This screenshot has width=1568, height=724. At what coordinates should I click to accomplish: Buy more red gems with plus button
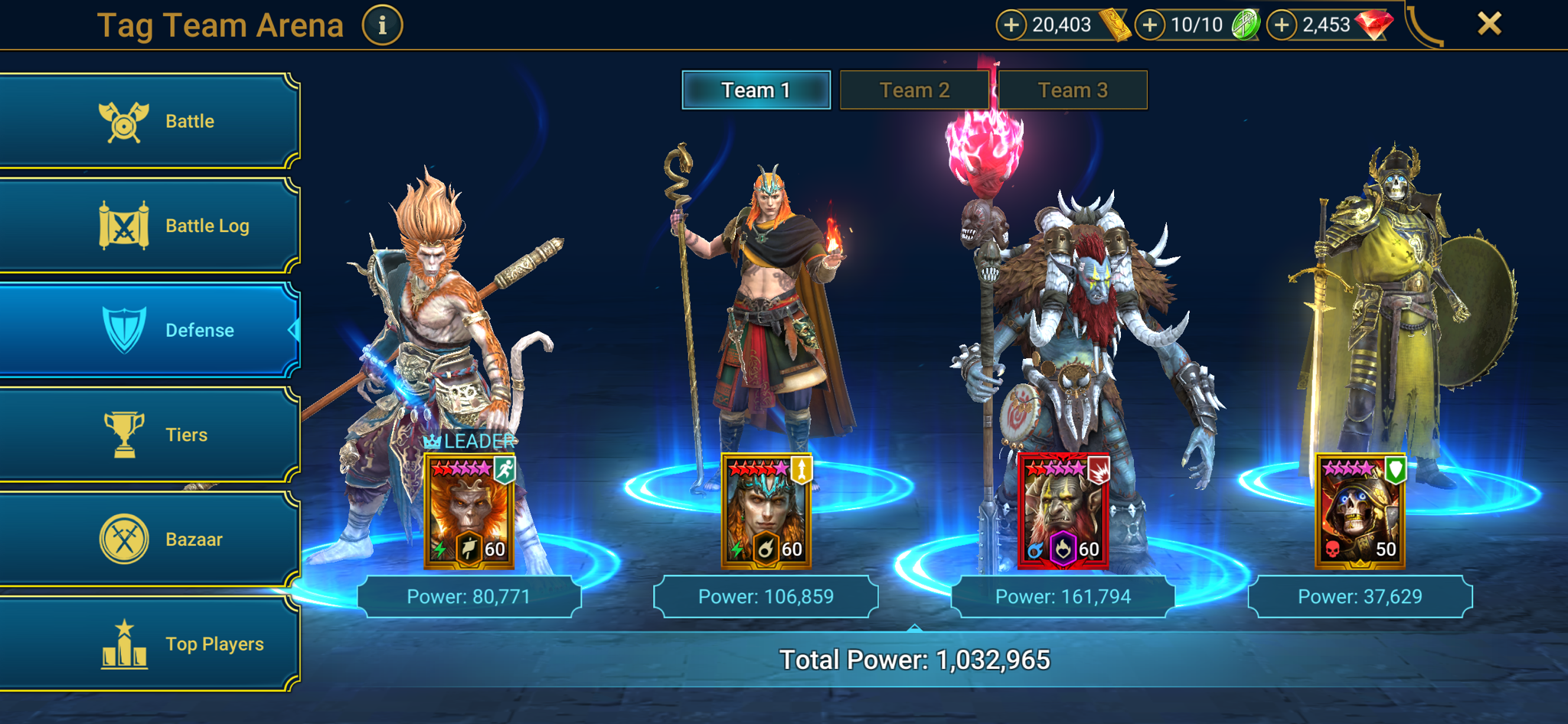coord(1282,25)
